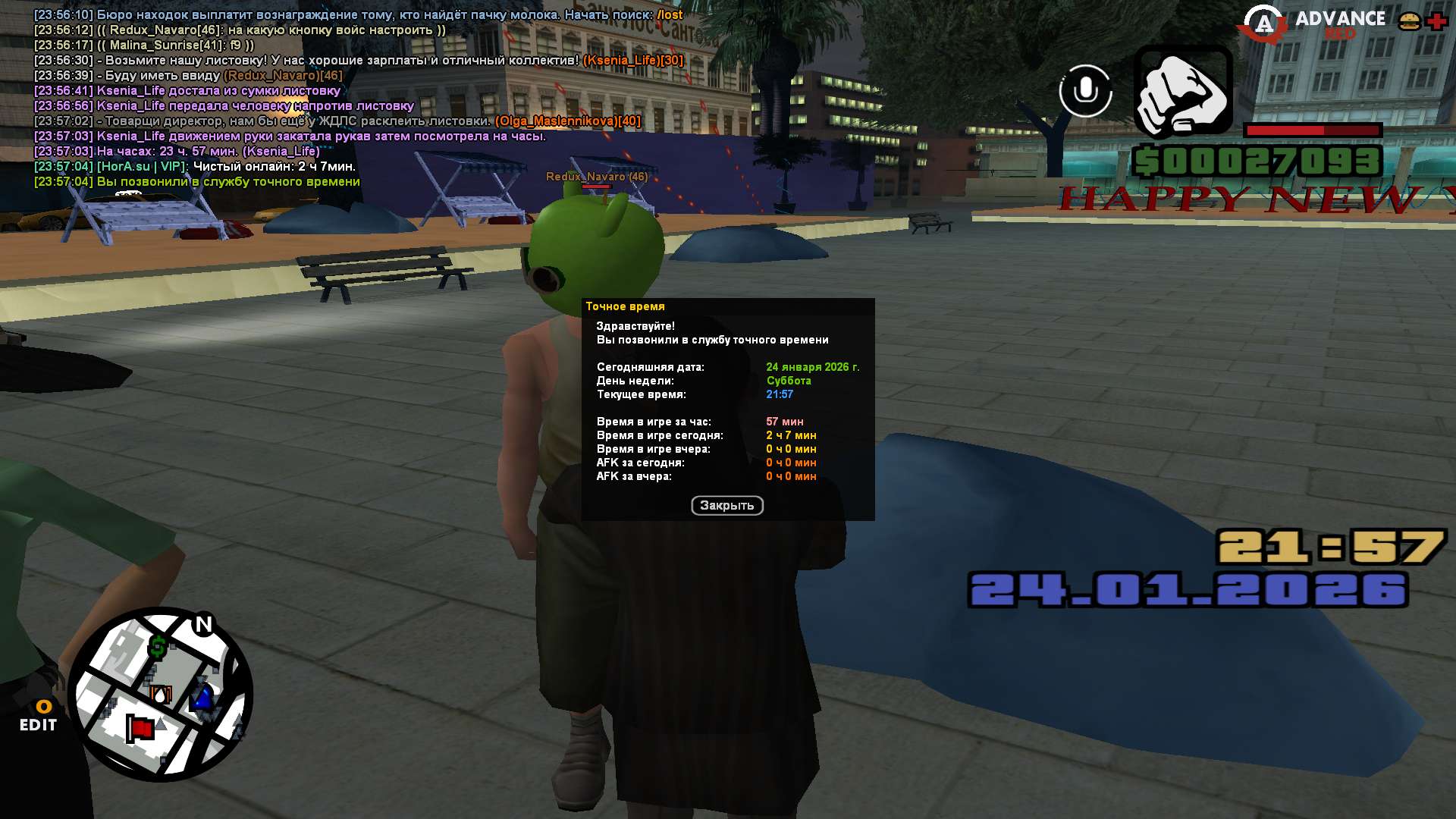Click the orange EDIT button

point(39,717)
